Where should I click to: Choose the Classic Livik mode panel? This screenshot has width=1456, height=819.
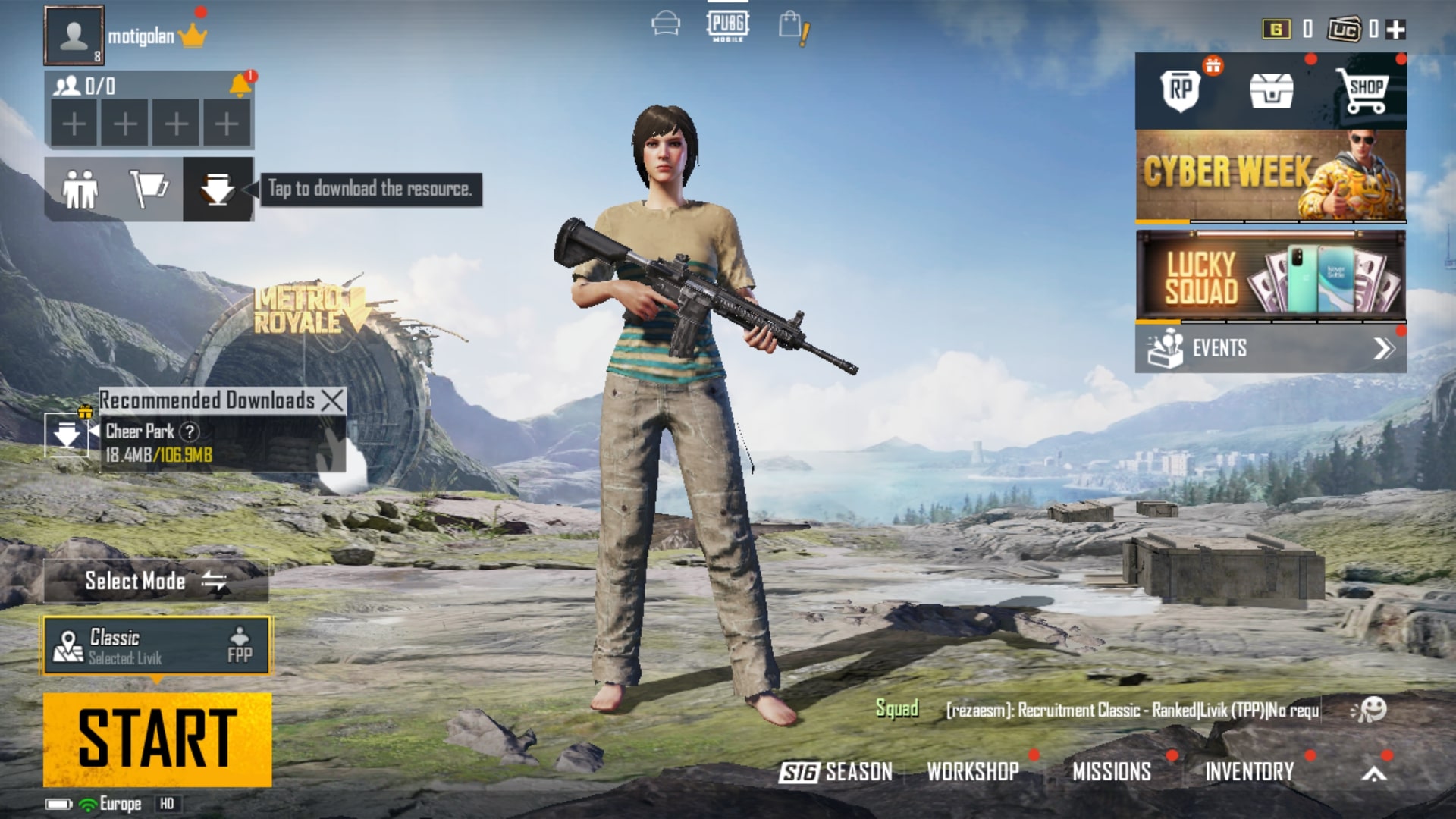tap(157, 646)
